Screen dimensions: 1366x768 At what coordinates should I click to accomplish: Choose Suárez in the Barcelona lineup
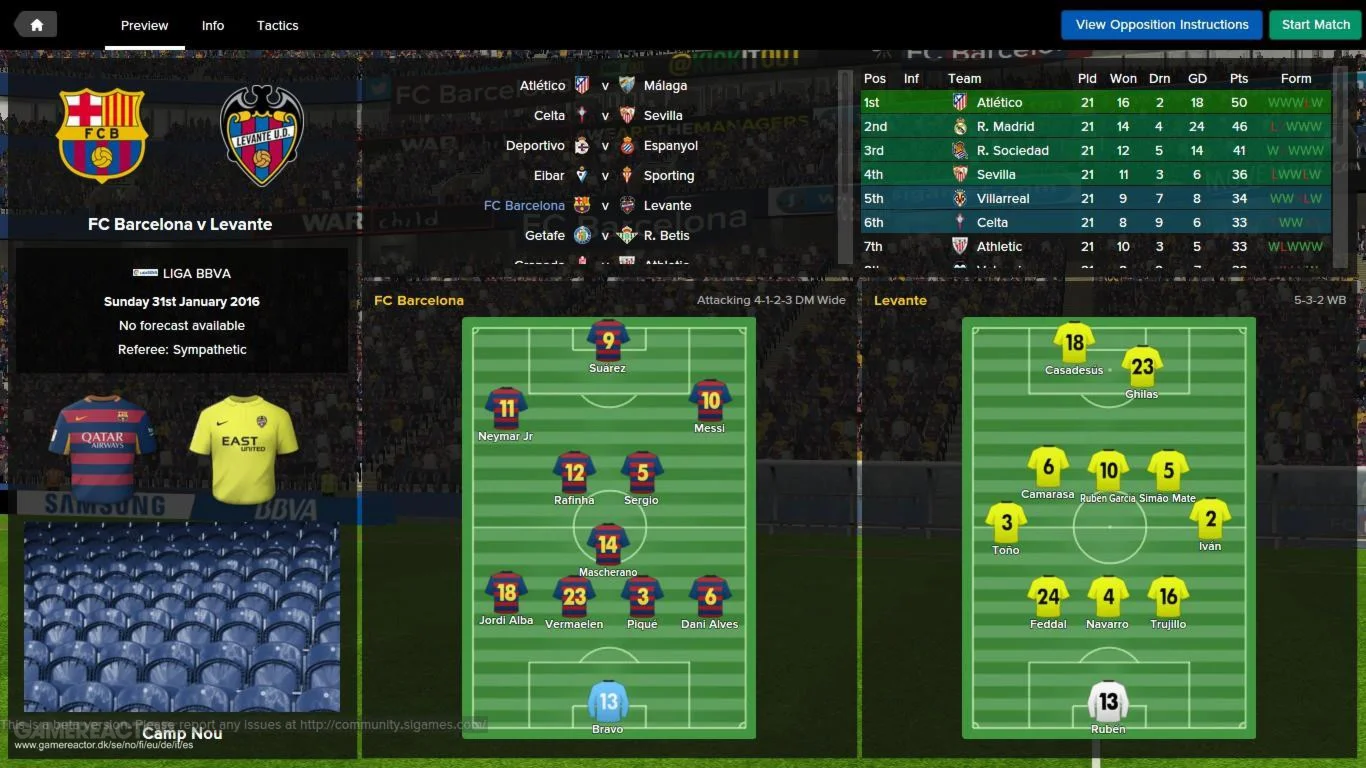(608, 340)
